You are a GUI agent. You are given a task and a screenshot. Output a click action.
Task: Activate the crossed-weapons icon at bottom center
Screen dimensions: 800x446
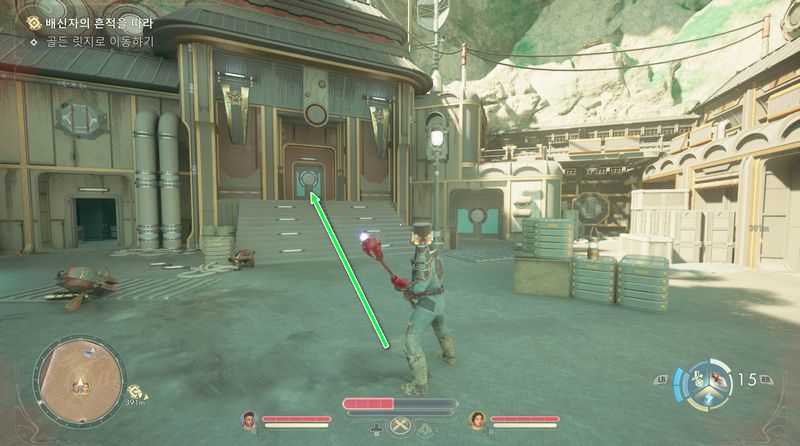pos(402,427)
